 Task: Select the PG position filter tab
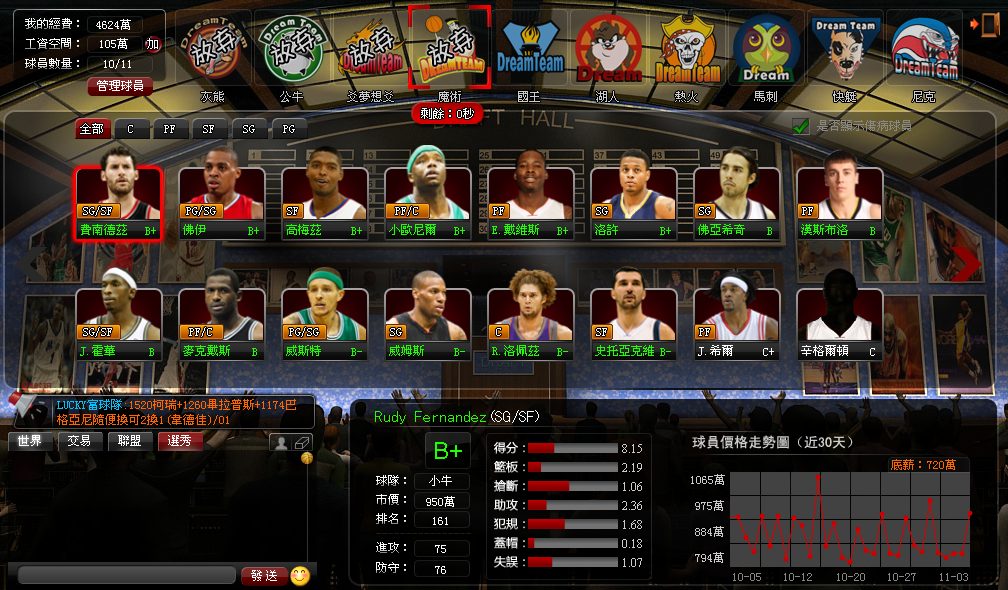(288, 129)
